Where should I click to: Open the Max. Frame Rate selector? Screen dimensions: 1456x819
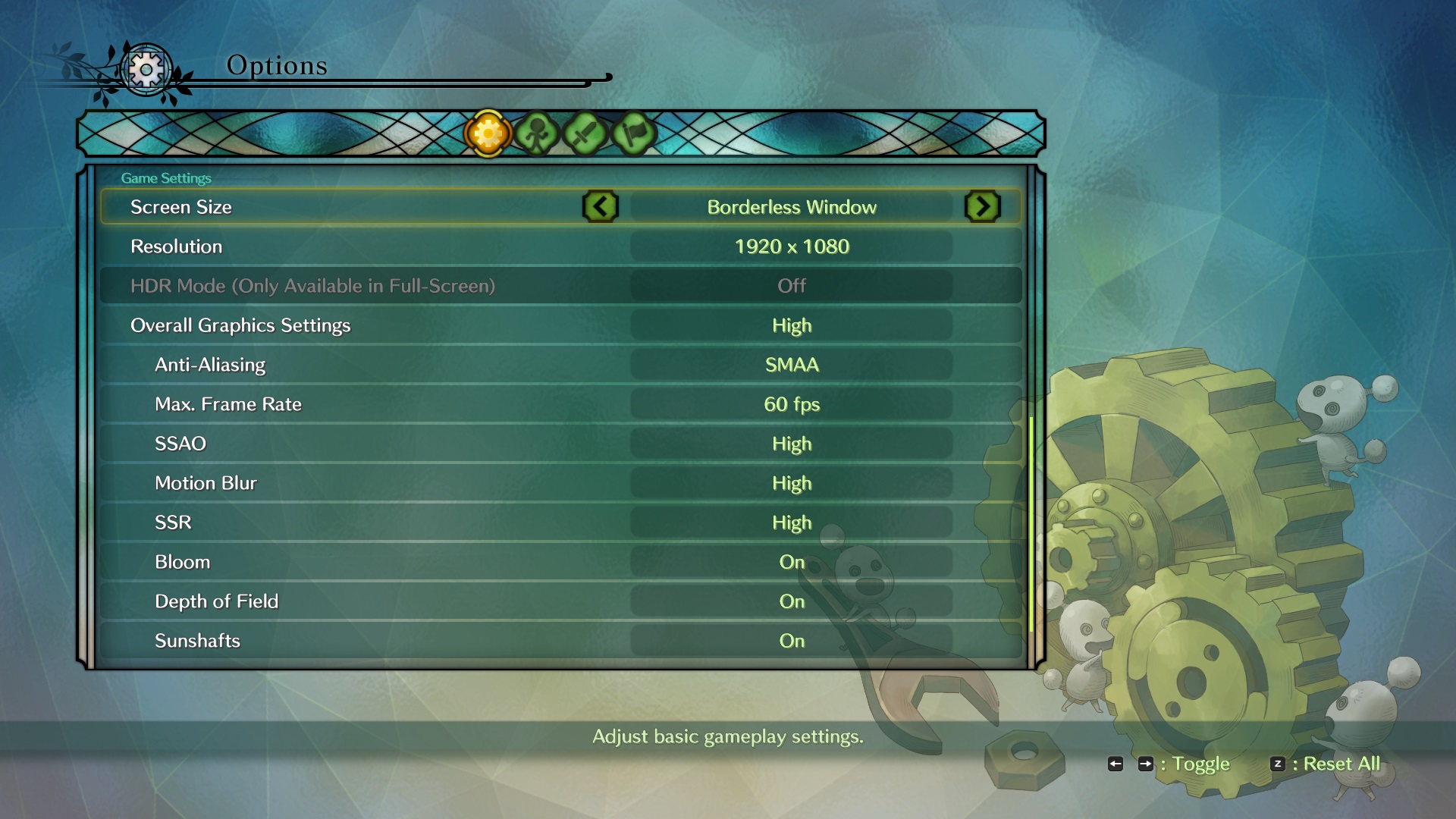[x=792, y=403]
